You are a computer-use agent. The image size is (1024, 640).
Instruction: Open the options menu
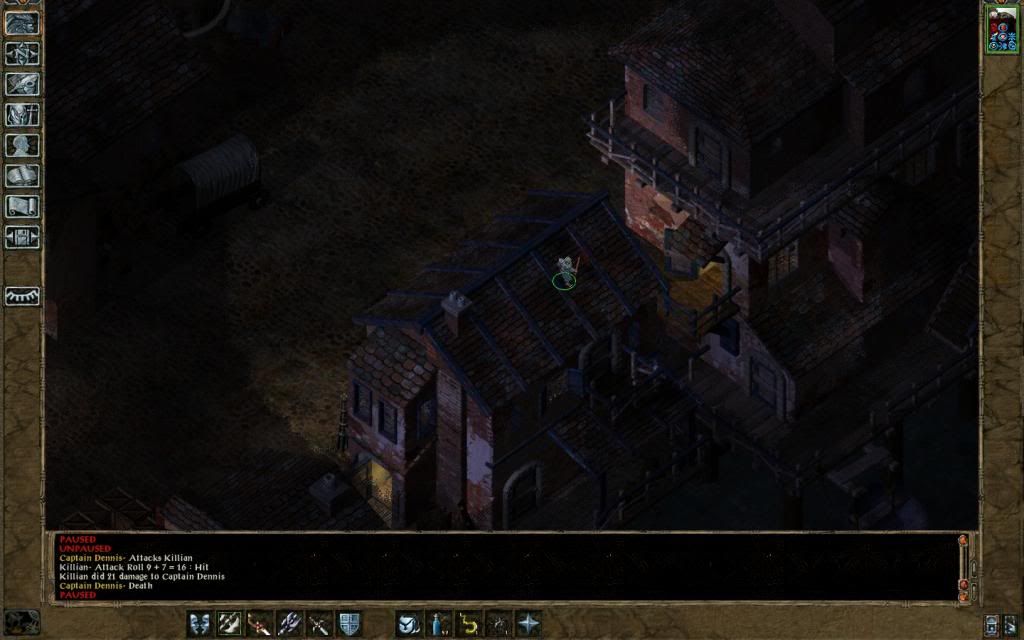[22, 237]
